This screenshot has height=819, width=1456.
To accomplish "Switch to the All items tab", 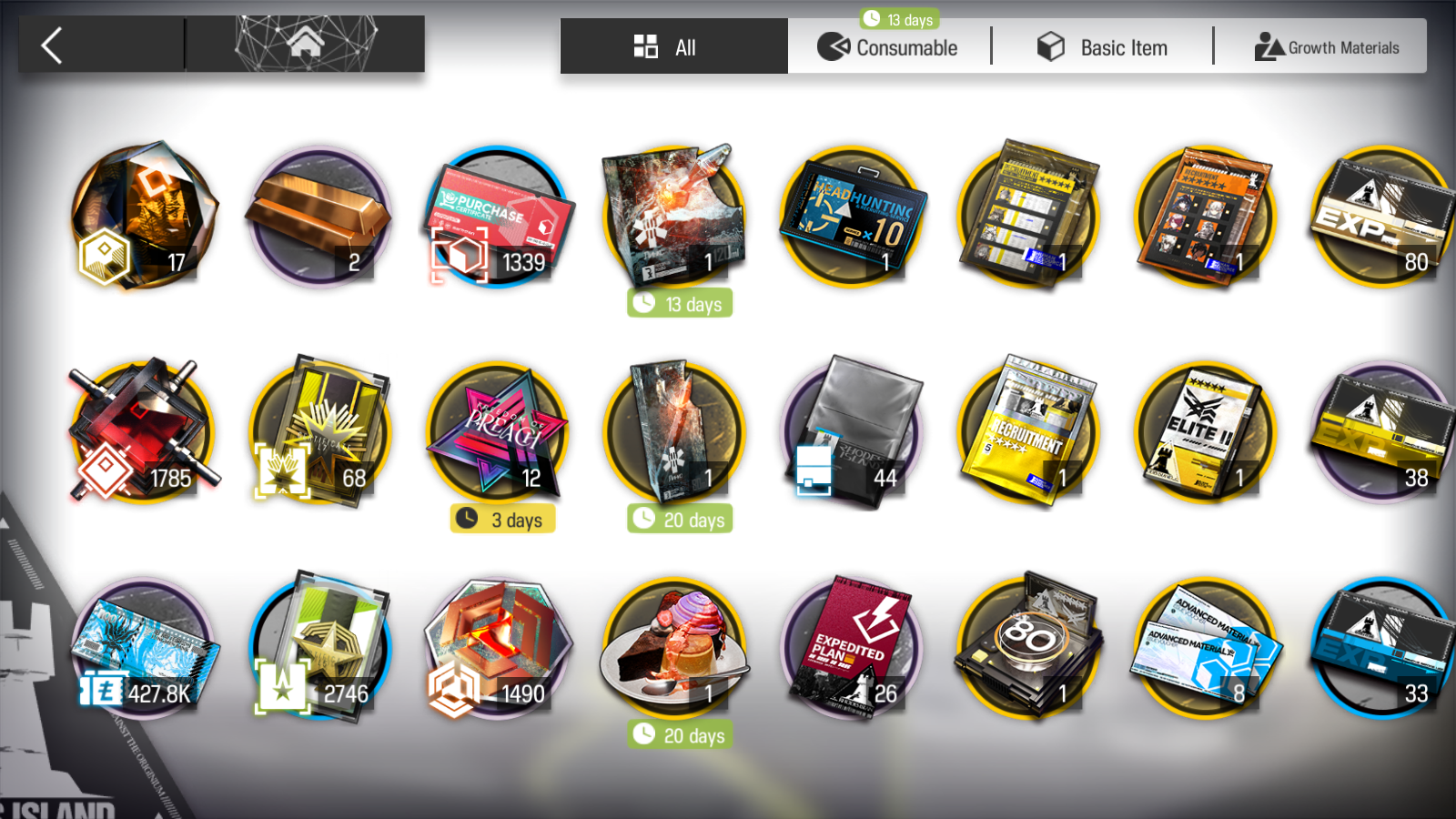I will click(673, 47).
